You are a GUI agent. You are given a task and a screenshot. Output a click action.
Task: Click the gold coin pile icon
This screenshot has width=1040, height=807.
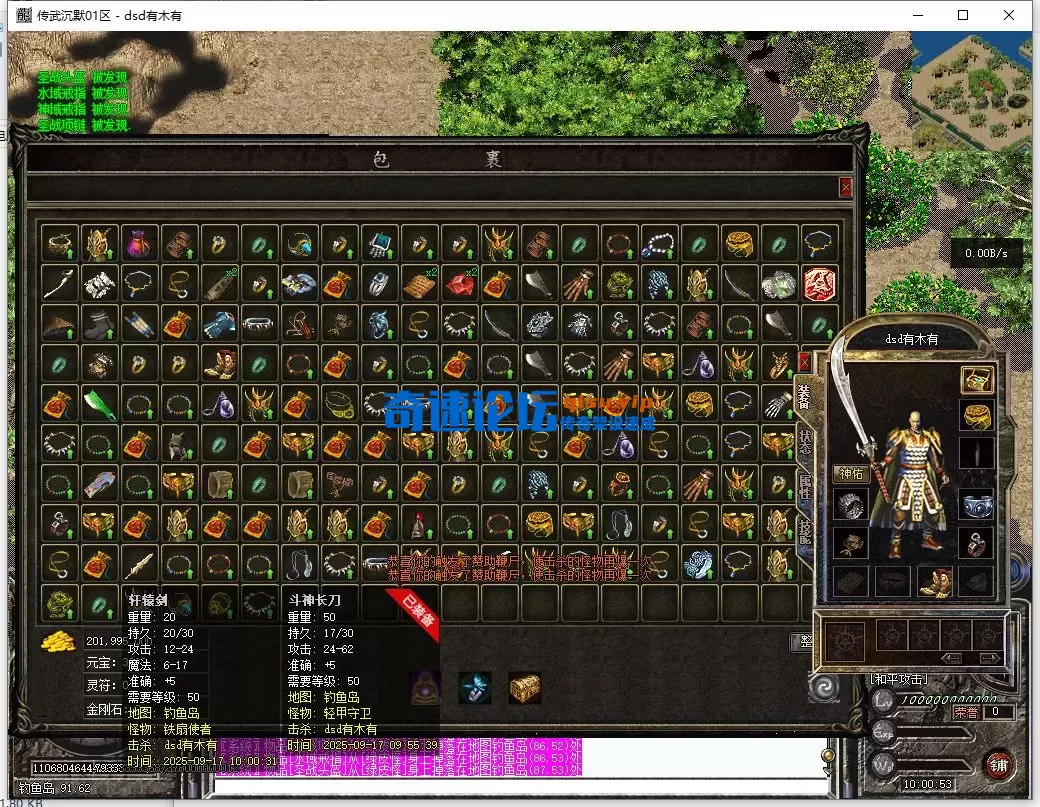tap(60, 641)
